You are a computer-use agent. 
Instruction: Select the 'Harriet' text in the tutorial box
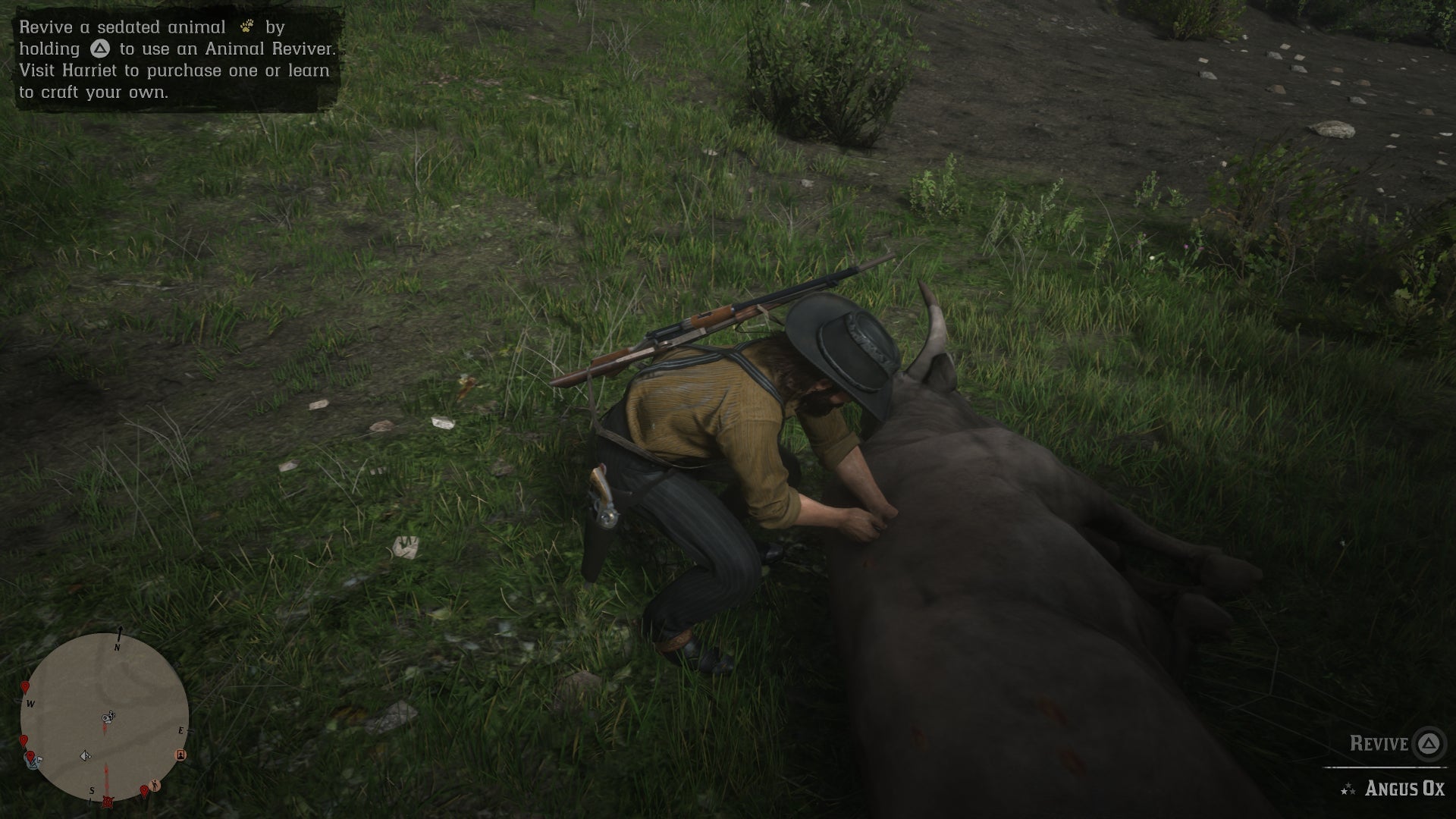[x=91, y=70]
